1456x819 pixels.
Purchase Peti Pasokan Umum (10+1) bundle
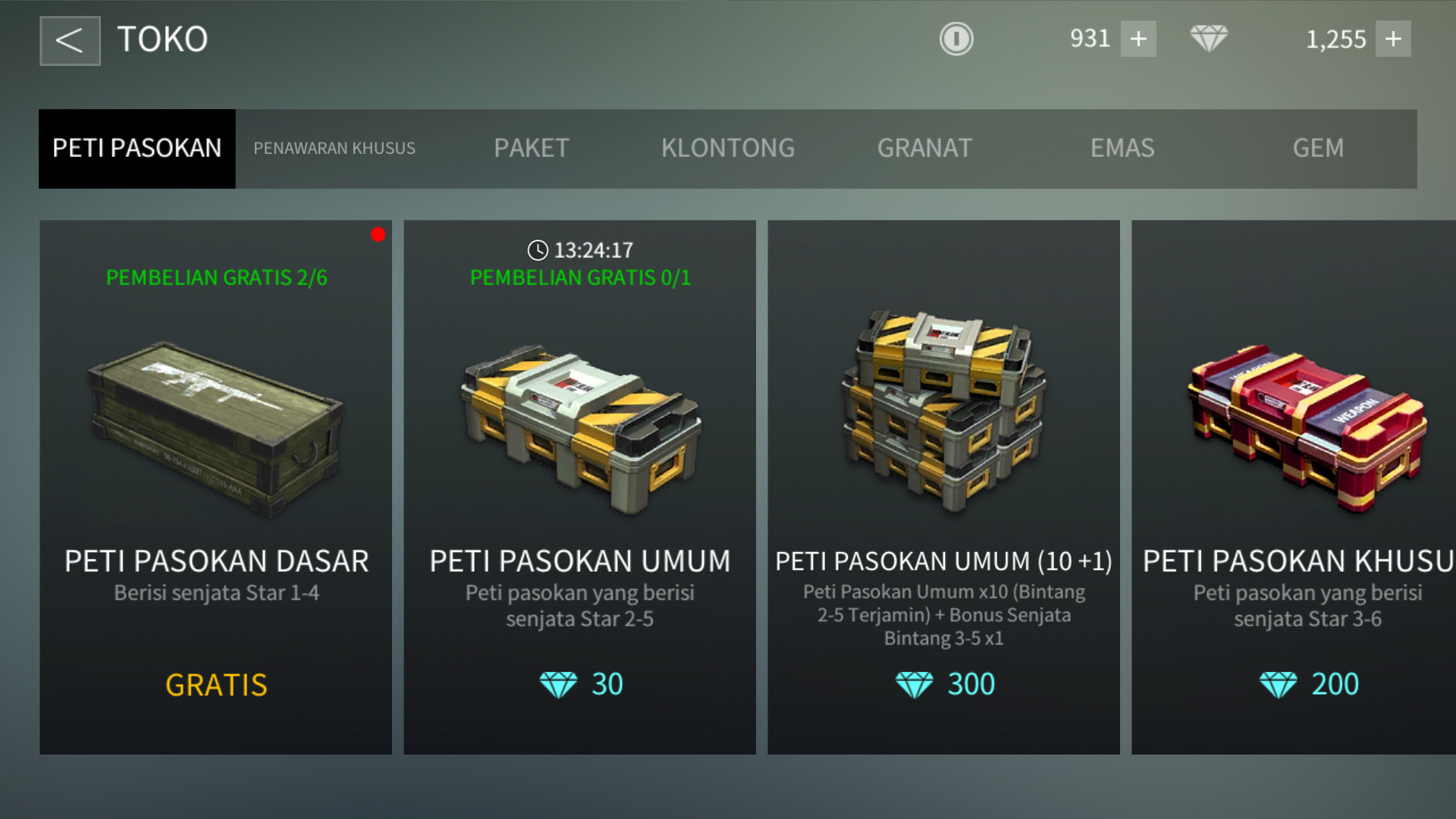(944, 684)
